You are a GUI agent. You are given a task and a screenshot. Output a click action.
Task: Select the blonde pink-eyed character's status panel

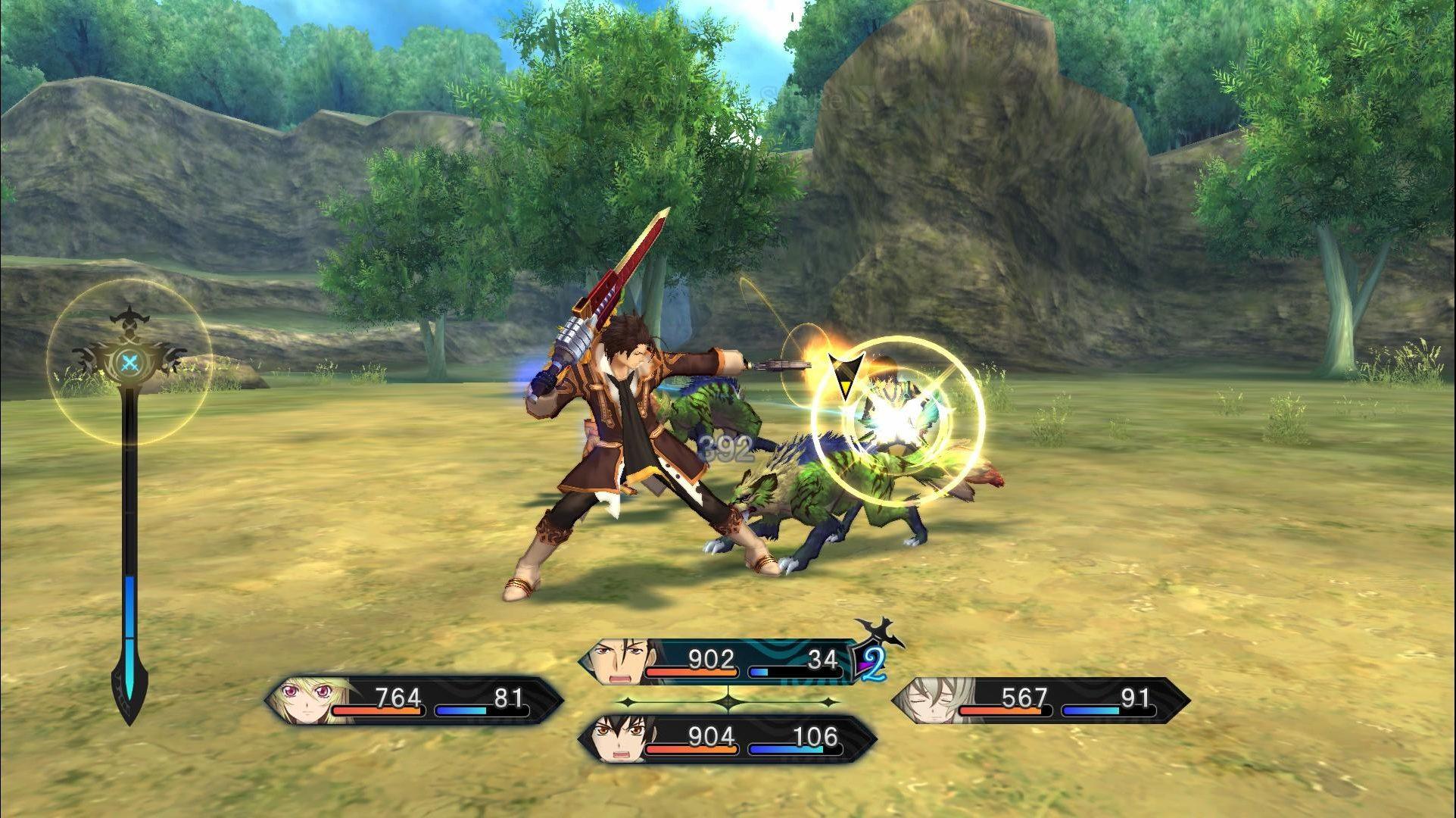(415, 701)
